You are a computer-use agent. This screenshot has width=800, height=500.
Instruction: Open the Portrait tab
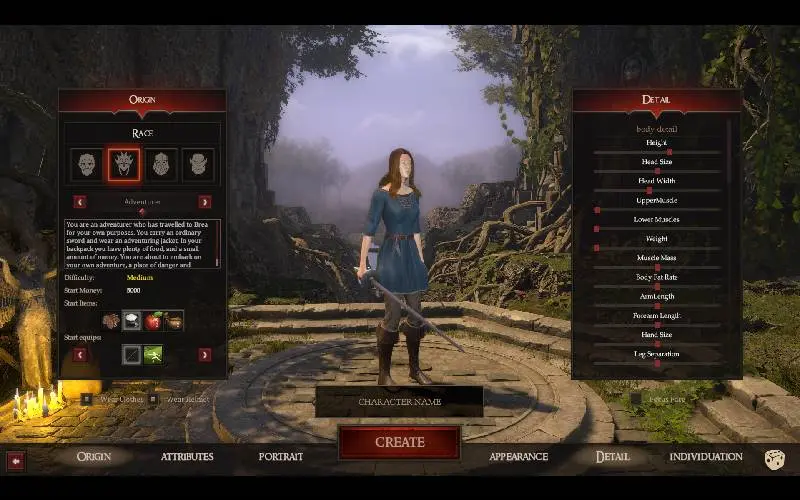coord(281,457)
